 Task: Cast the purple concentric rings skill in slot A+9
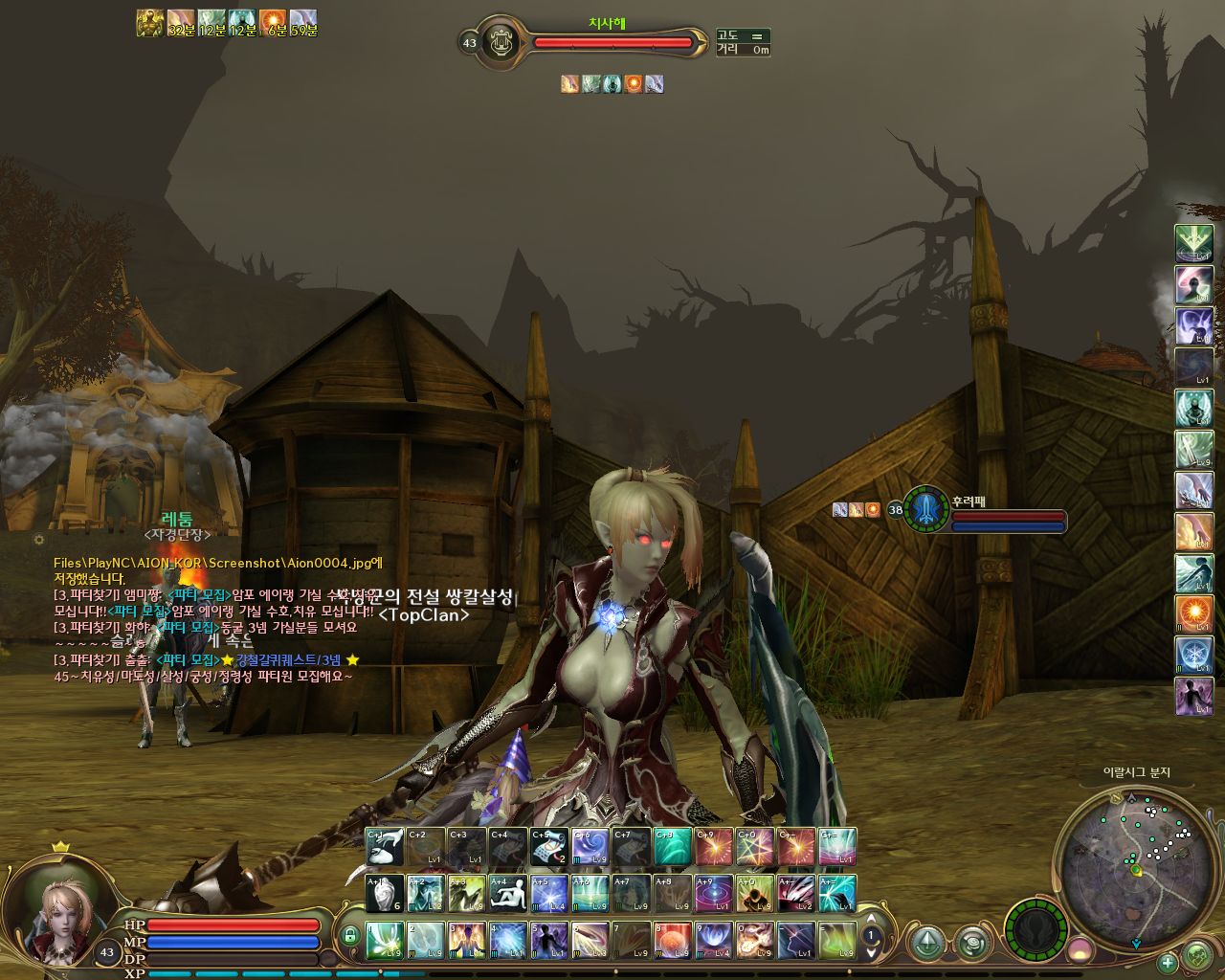(x=714, y=893)
